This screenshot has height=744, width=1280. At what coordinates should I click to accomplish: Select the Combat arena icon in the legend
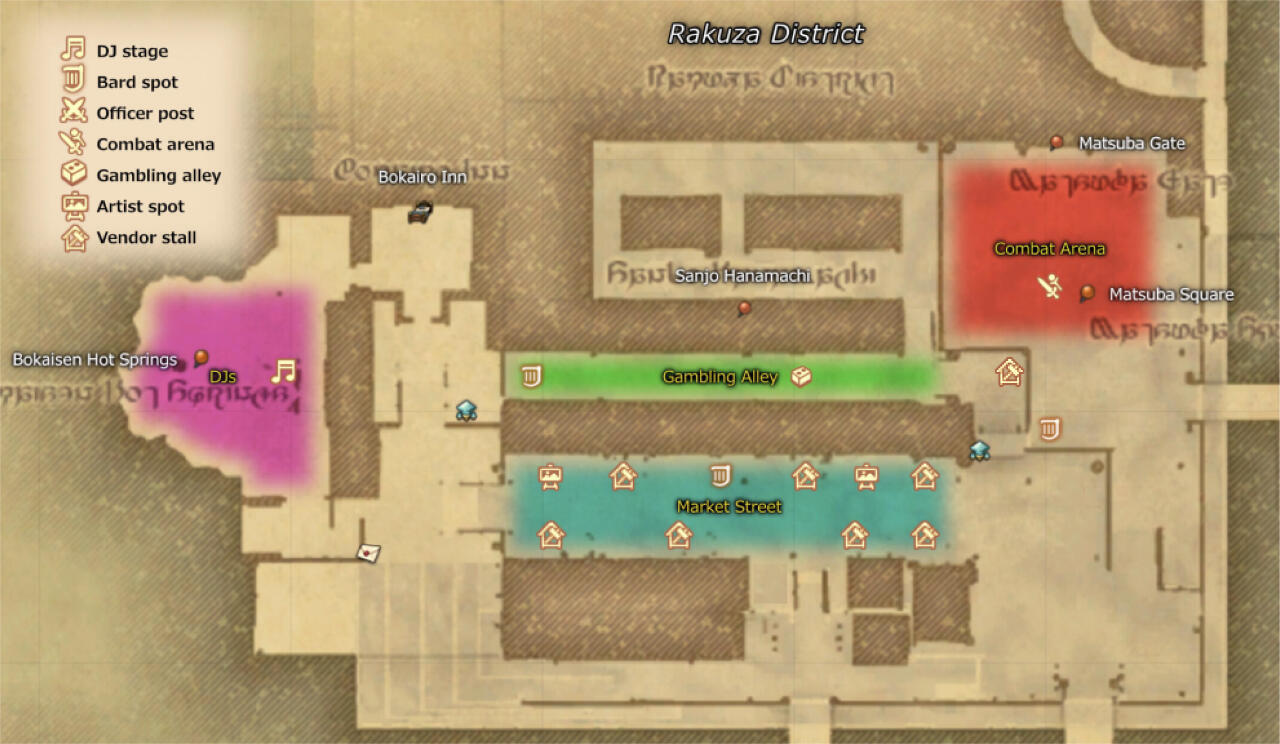point(71,143)
